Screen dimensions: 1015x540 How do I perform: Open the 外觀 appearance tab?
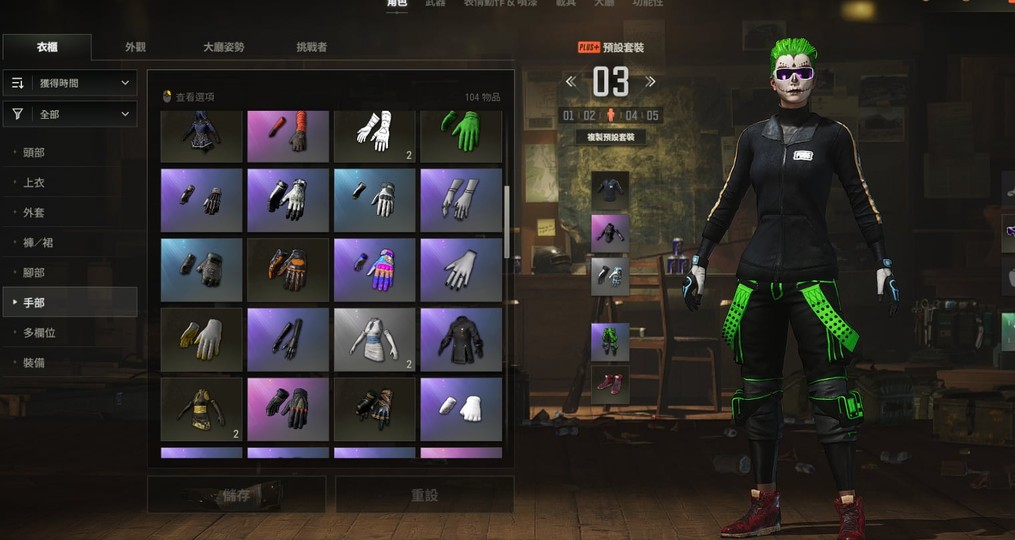[135, 47]
